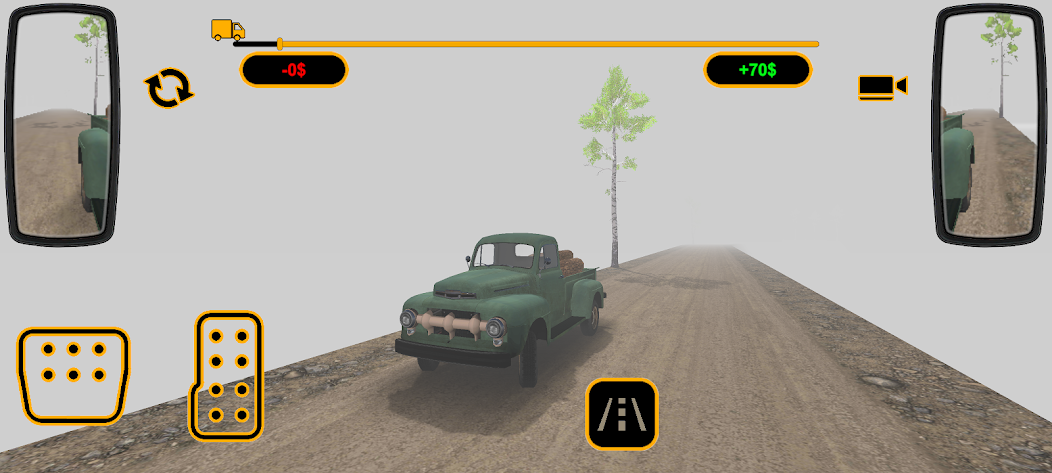Click the circular arrows reset icon

pos(169,88)
